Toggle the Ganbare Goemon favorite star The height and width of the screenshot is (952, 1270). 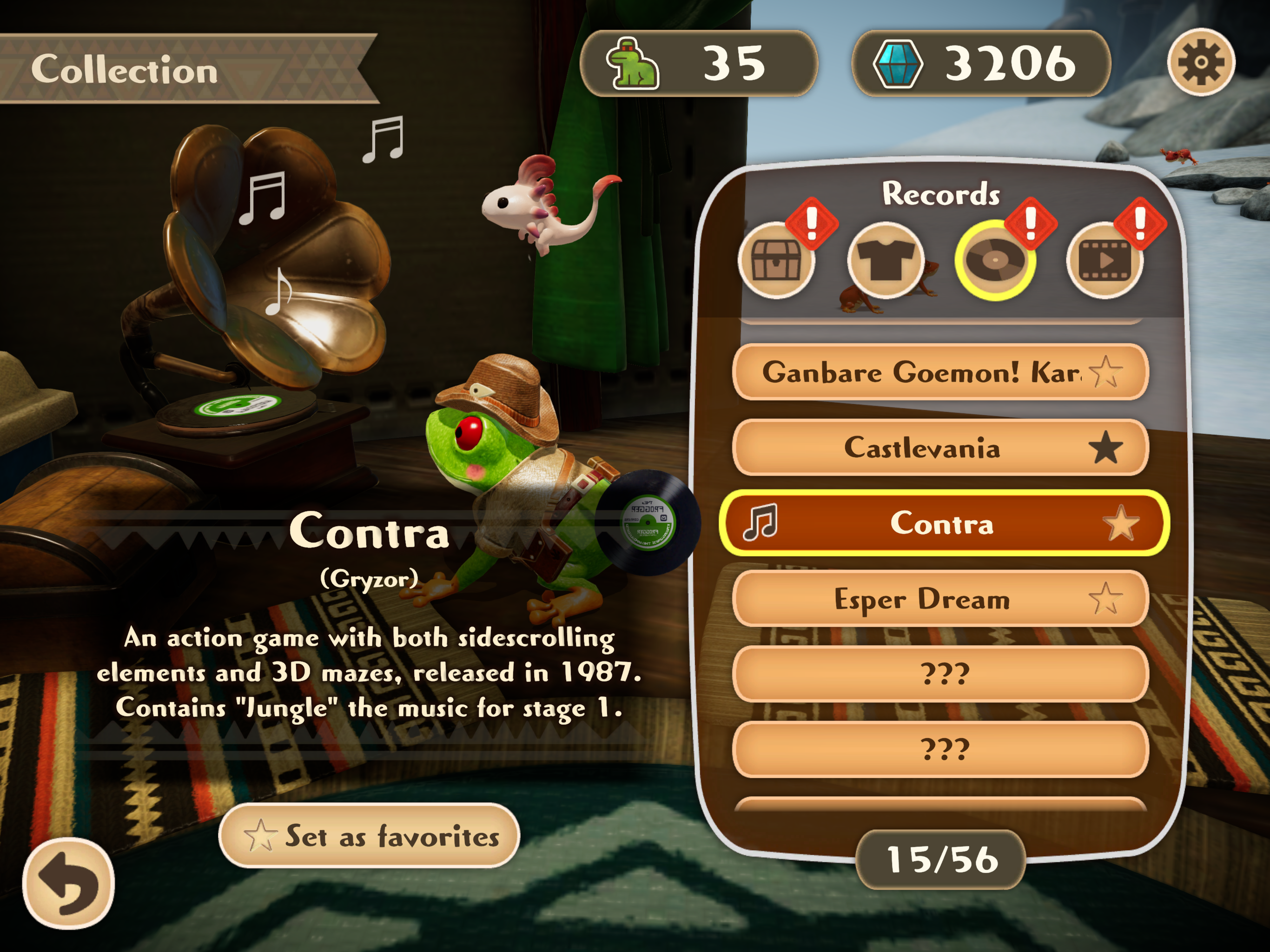1105,372
